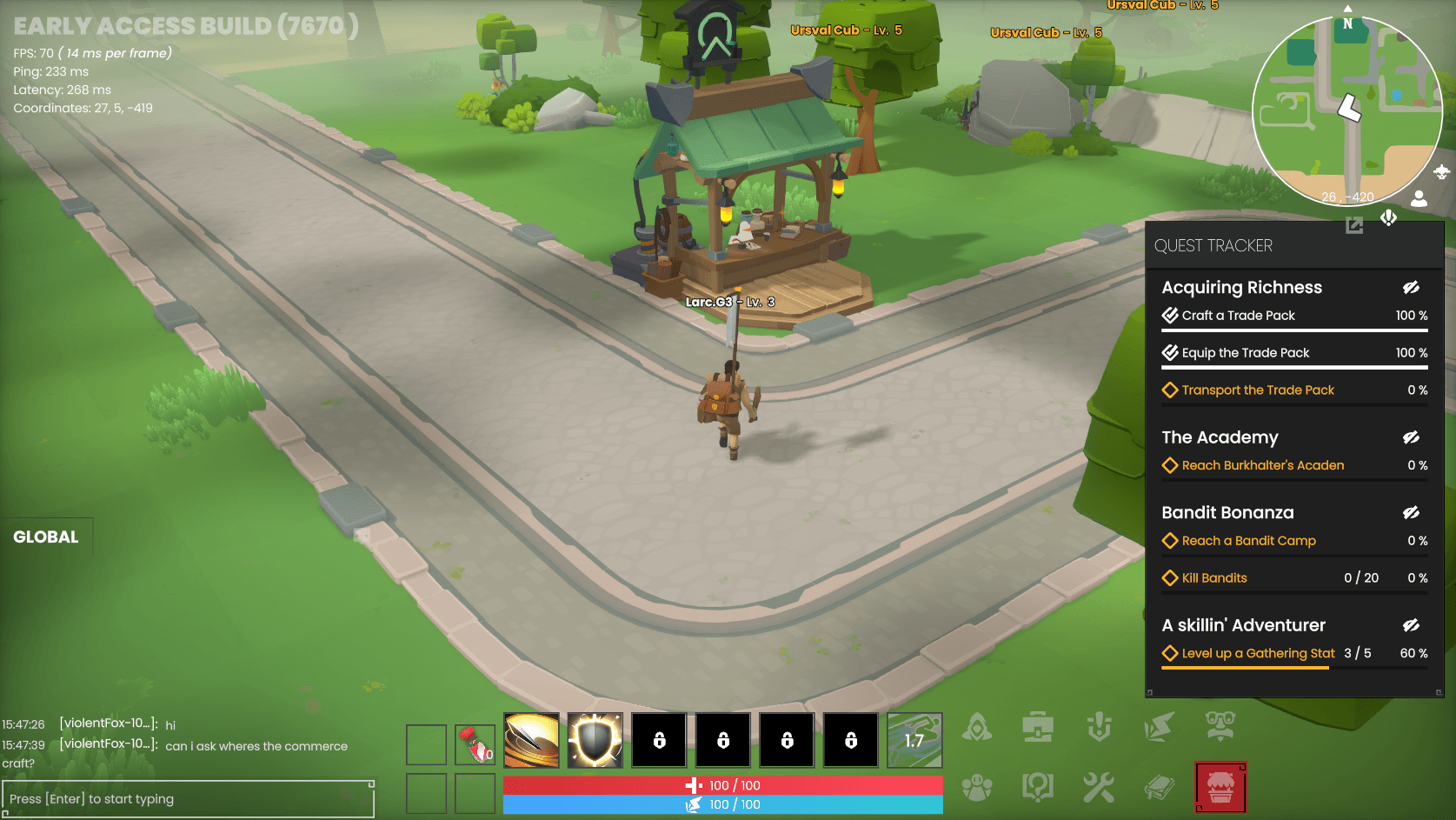1456x820 pixels.
Task: Hide The Academy quest from tracker
Action: [1411, 437]
